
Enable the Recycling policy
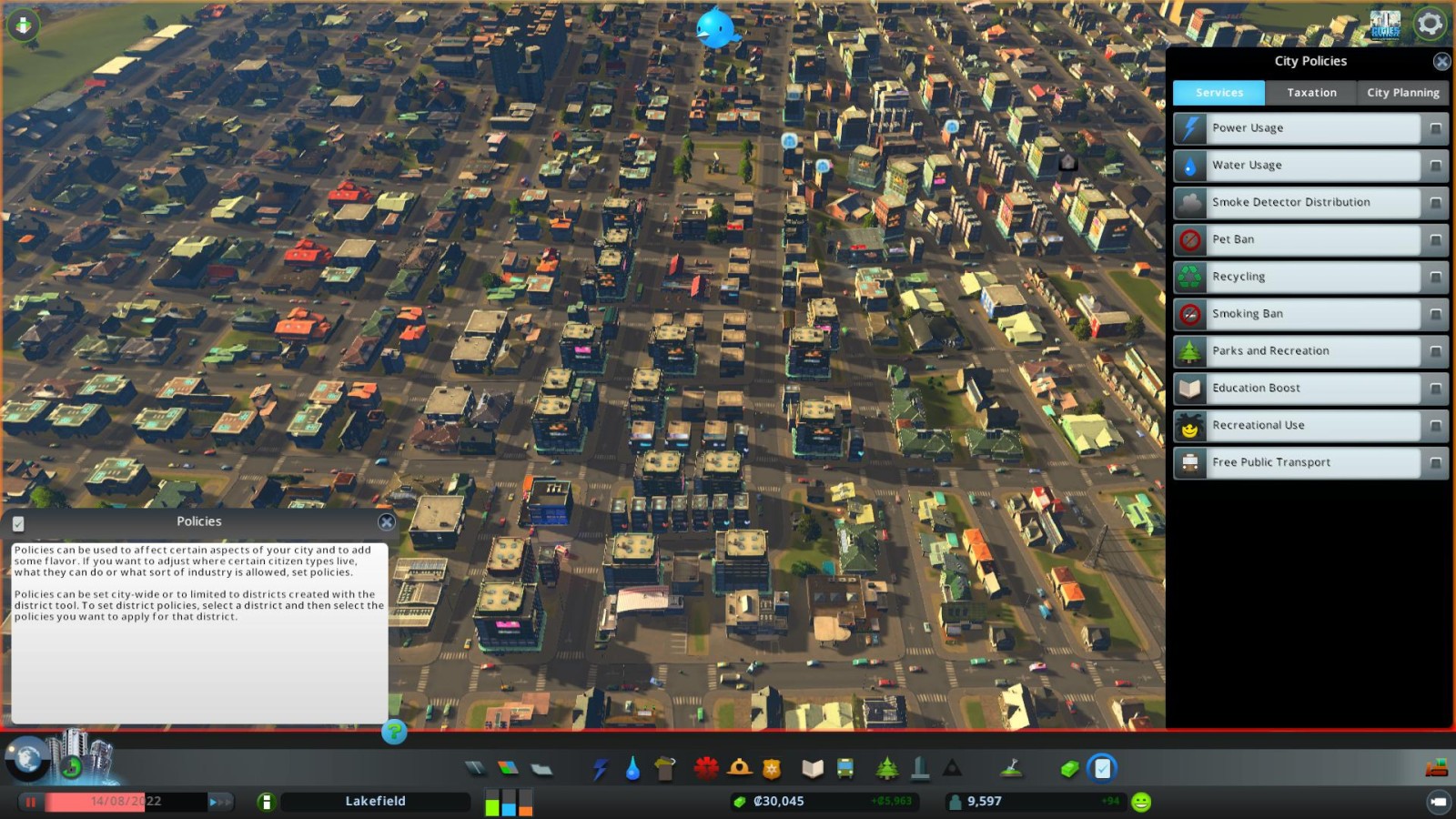pos(1435,278)
